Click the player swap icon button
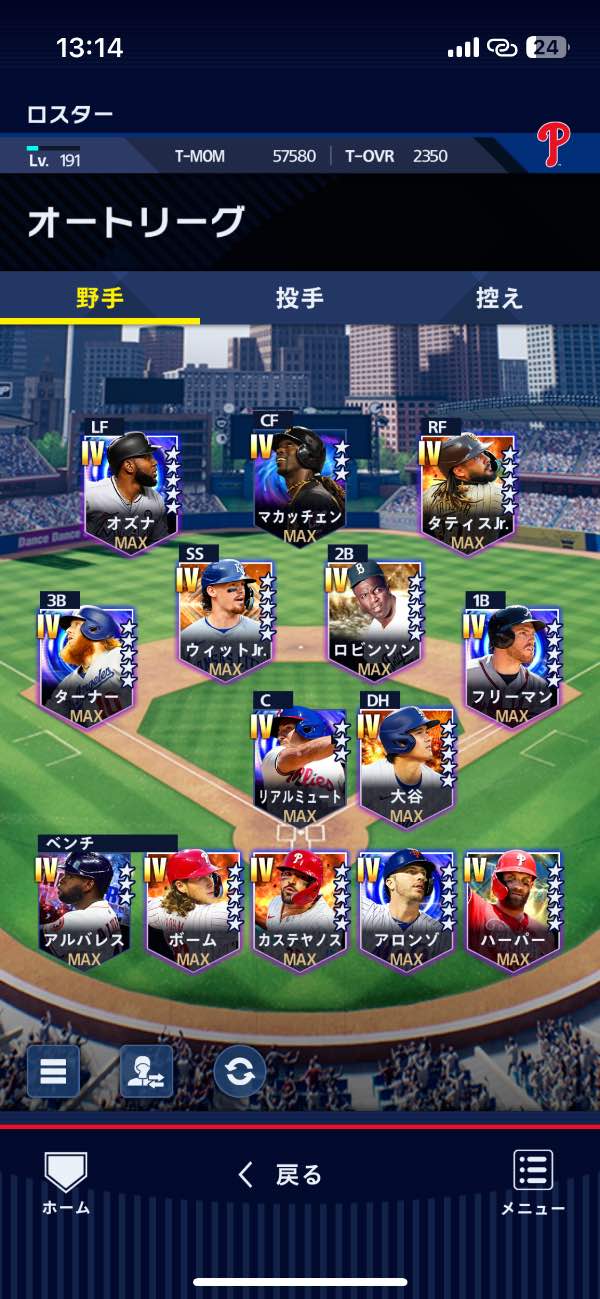The width and height of the screenshot is (600, 1299). click(x=146, y=1071)
